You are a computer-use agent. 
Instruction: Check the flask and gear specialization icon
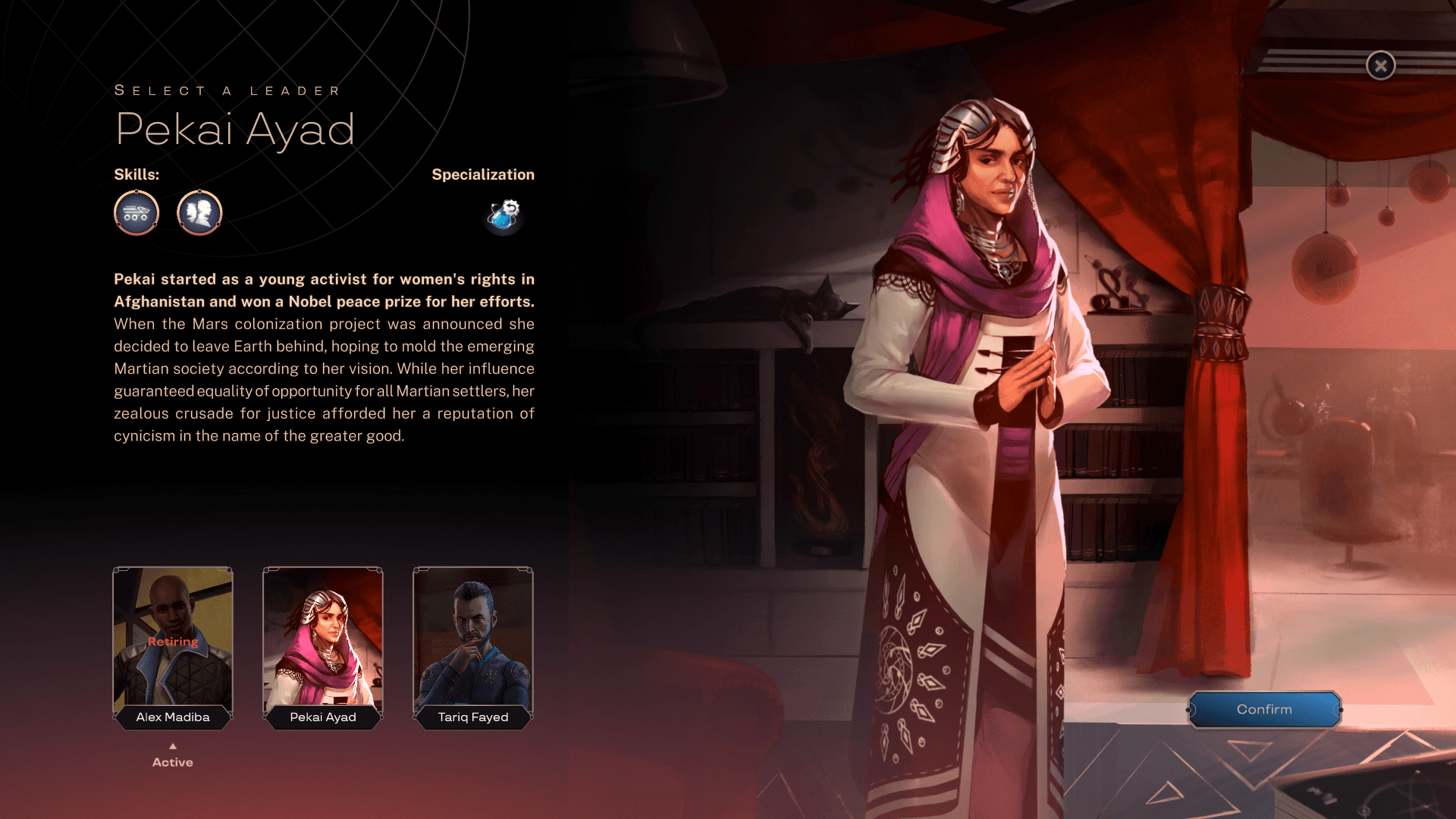click(x=504, y=215)
